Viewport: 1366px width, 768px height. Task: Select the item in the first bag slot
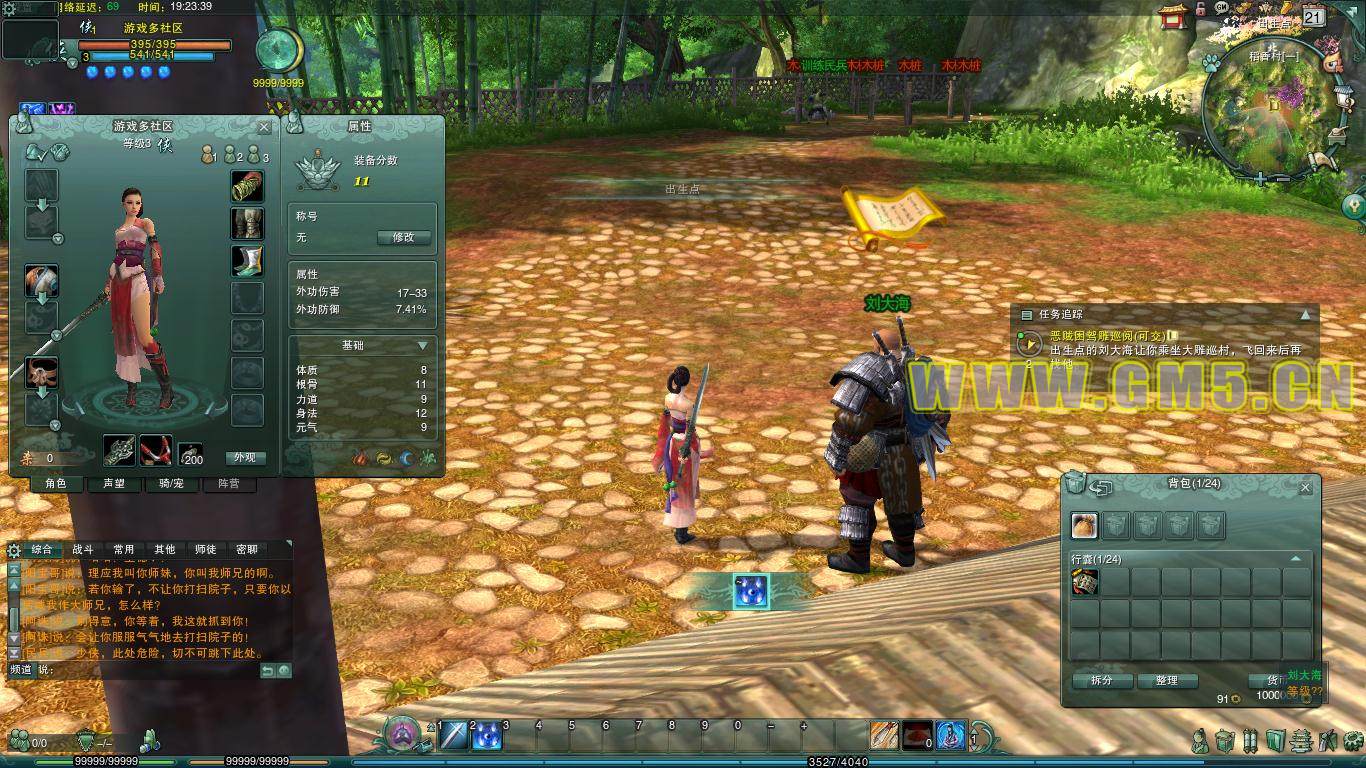[x=1085, y=583]
